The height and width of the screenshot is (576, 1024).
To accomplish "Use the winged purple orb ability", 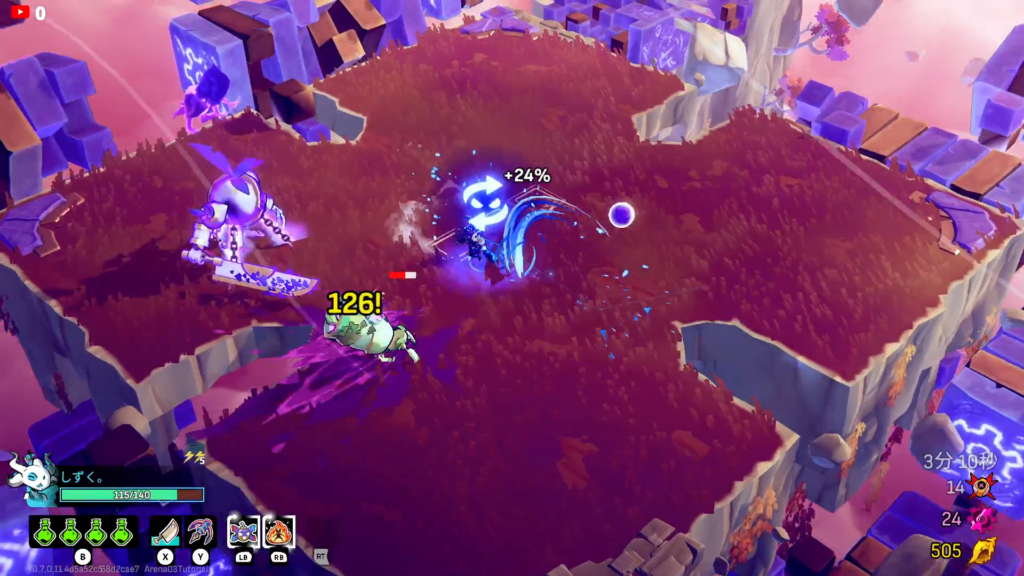I will (244, 531).
